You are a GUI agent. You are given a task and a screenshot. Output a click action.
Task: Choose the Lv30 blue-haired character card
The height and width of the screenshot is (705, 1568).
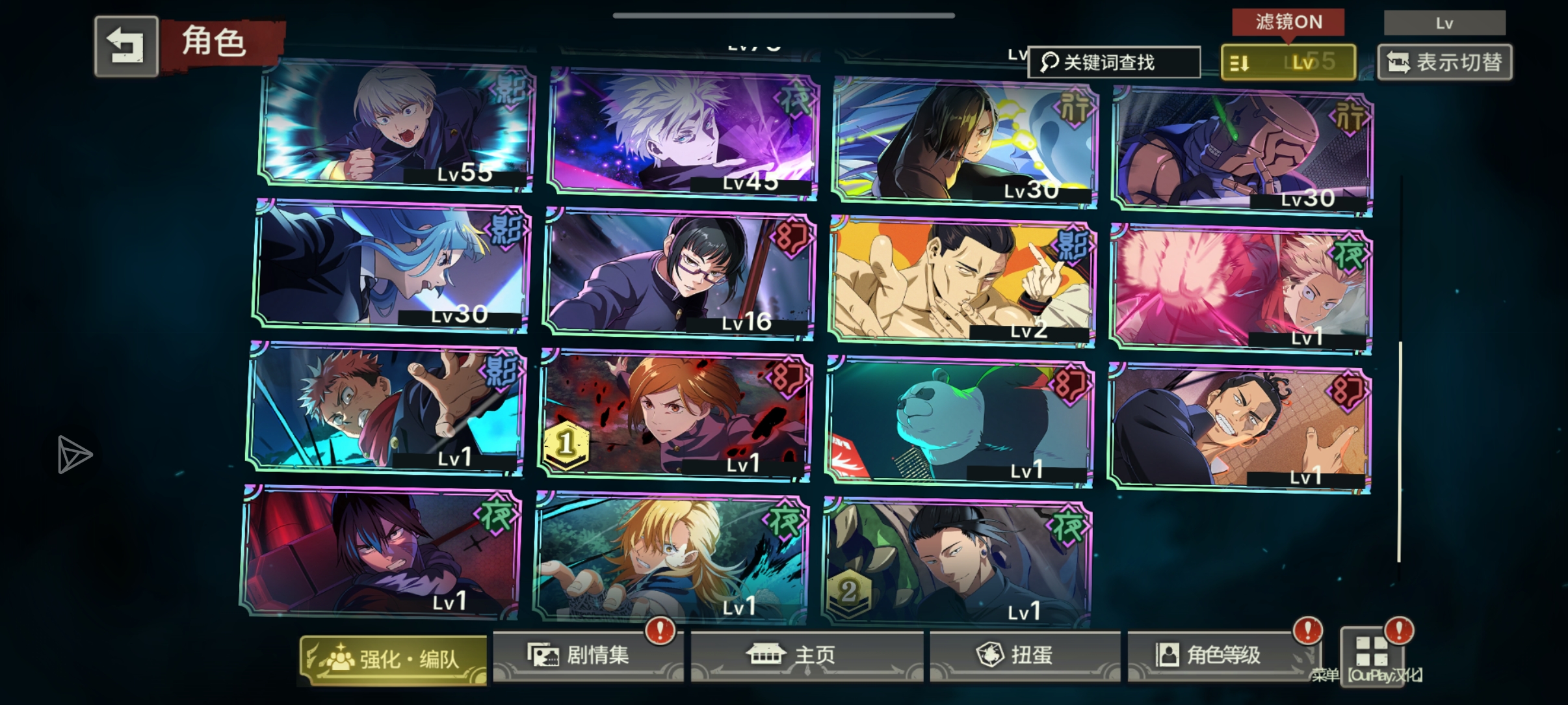coord(391,265)
